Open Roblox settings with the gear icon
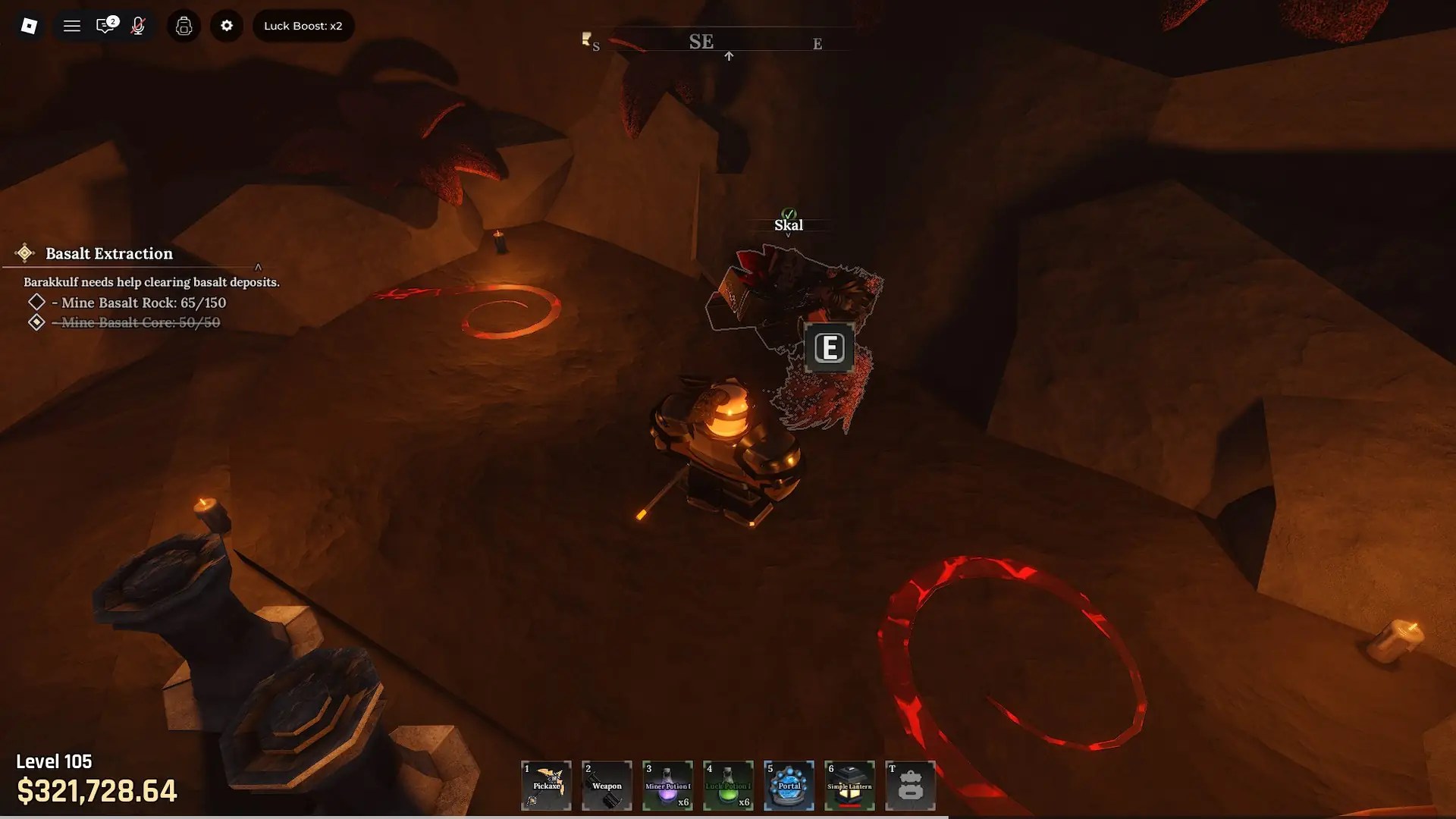This screenshot has width=1456, height=819. click(x=227, y=25)
